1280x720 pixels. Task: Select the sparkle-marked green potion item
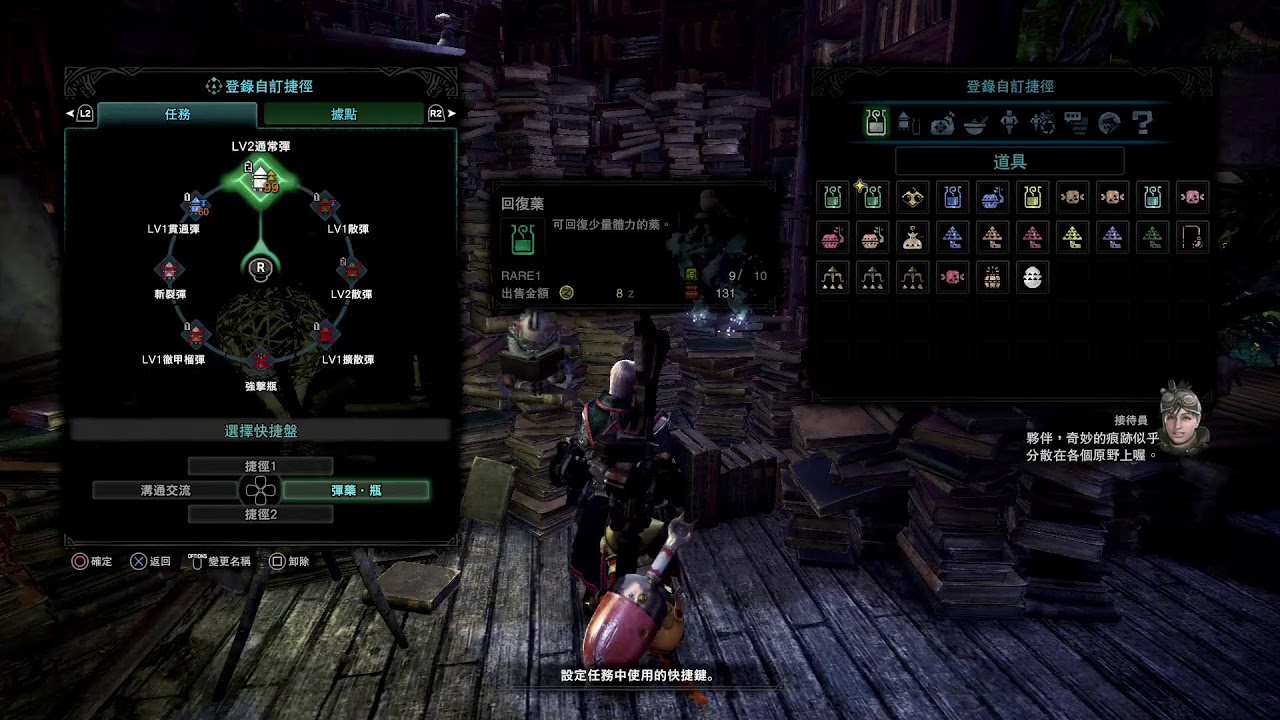pyautogui.click(x=873, y=197)
